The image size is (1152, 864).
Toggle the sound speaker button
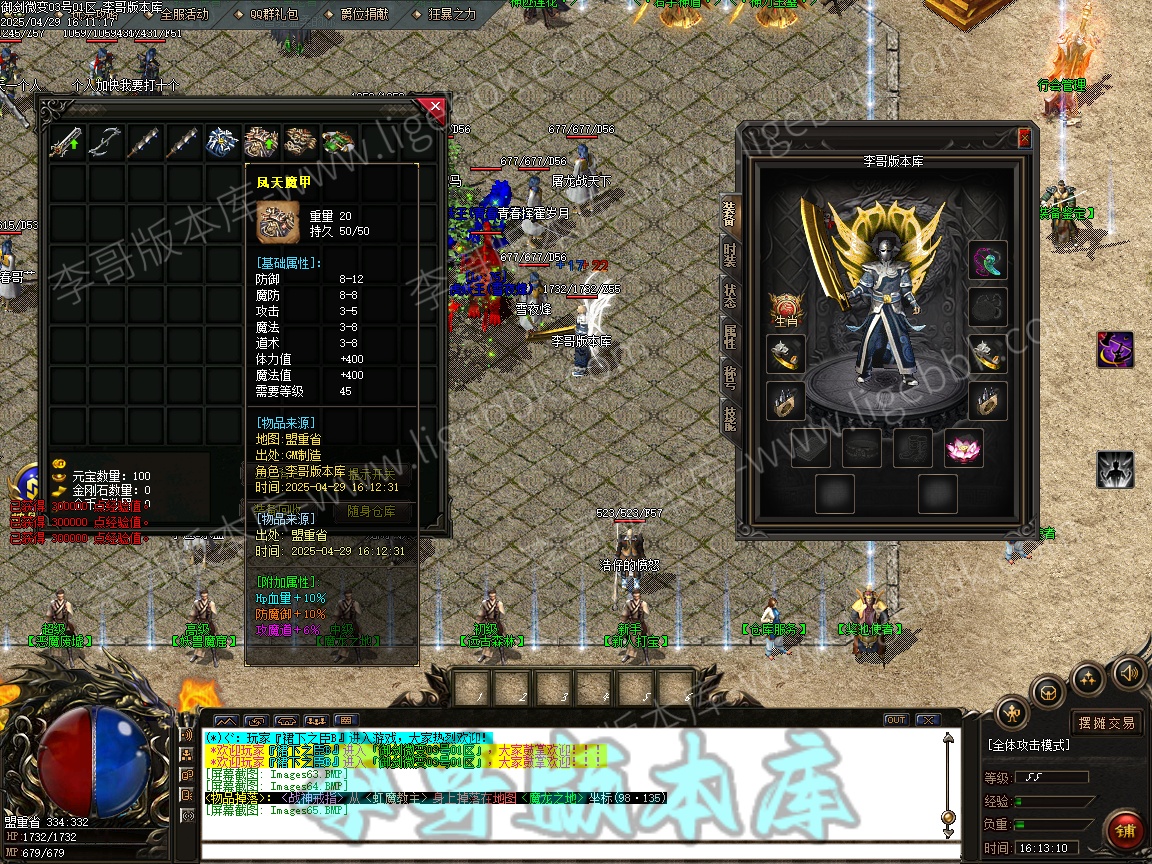[1129, 672]
